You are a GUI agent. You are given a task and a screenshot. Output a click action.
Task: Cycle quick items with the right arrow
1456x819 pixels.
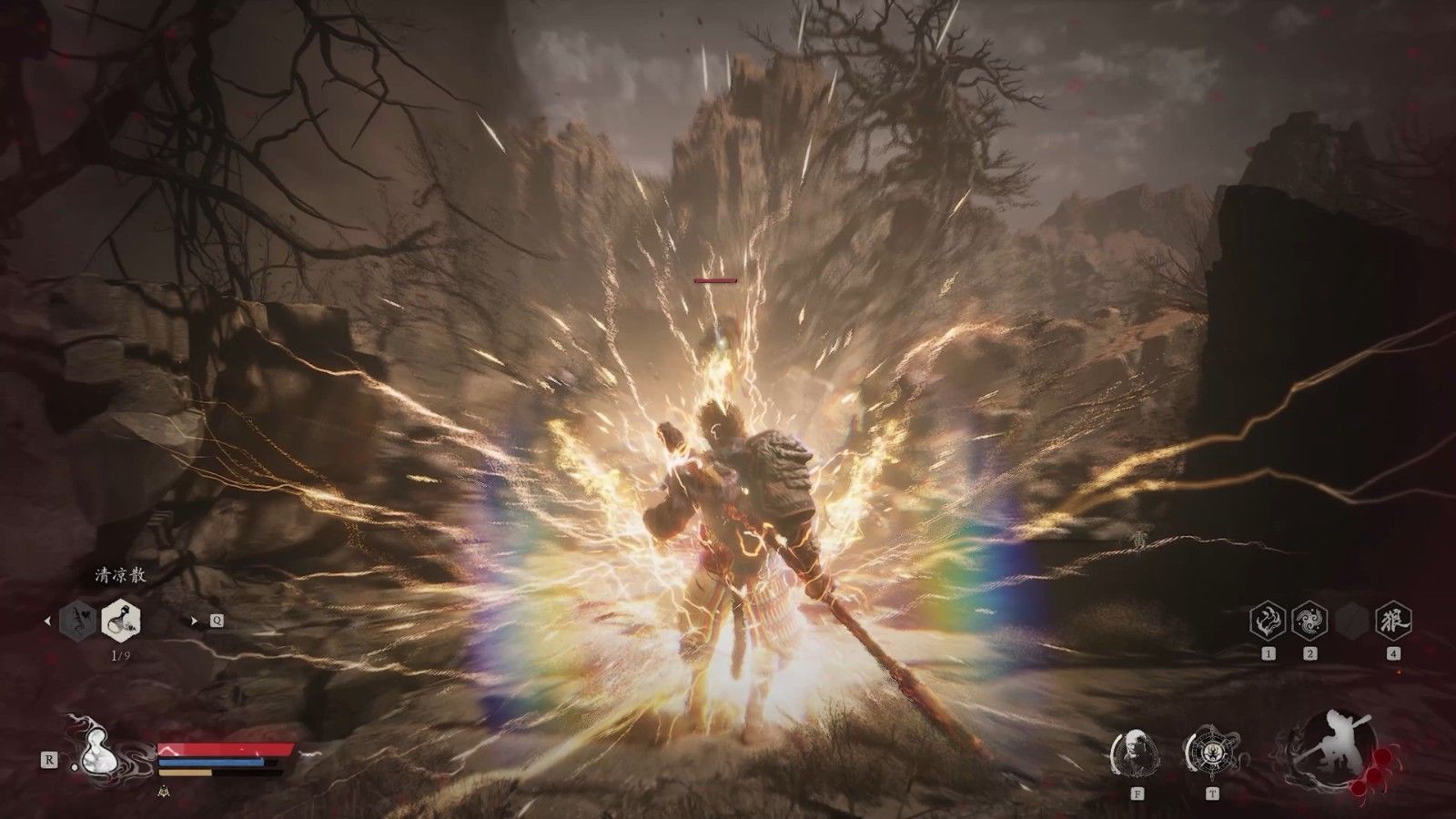pyautogui.click(x=194, y=621)
